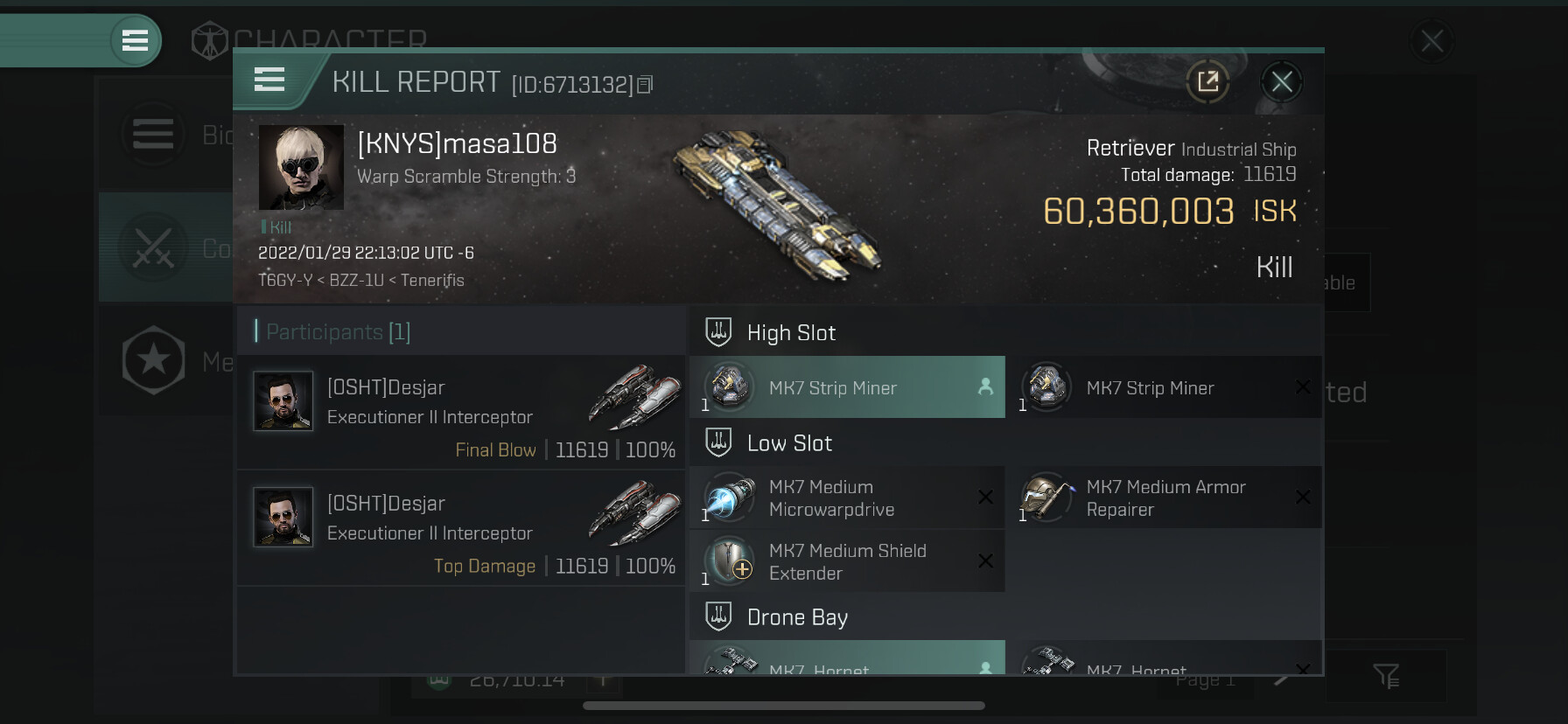The image size is (1568, 724).
Task: Click the Retriever ship image
Action: tap(777, 205)
